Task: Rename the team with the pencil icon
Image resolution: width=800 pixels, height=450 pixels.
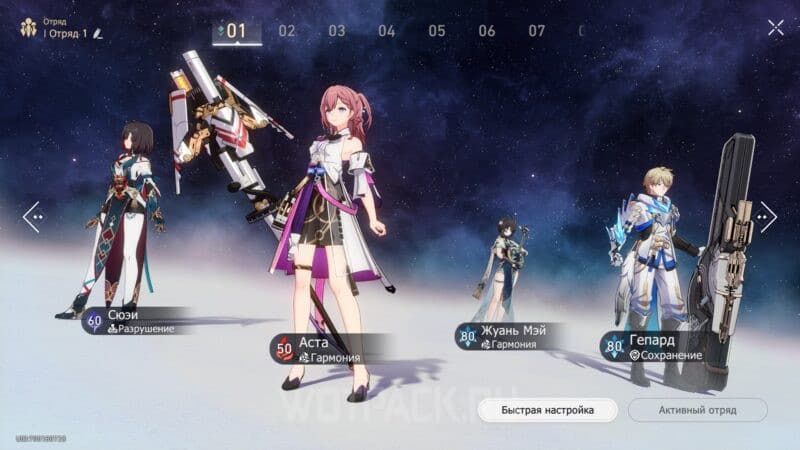Action: click(98, 34)
